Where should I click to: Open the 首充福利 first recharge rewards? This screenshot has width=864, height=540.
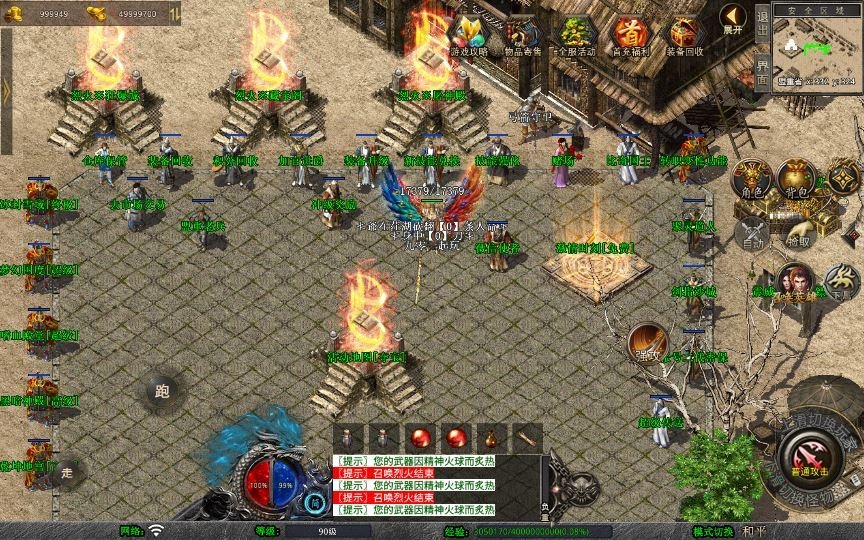pos(630,34)
